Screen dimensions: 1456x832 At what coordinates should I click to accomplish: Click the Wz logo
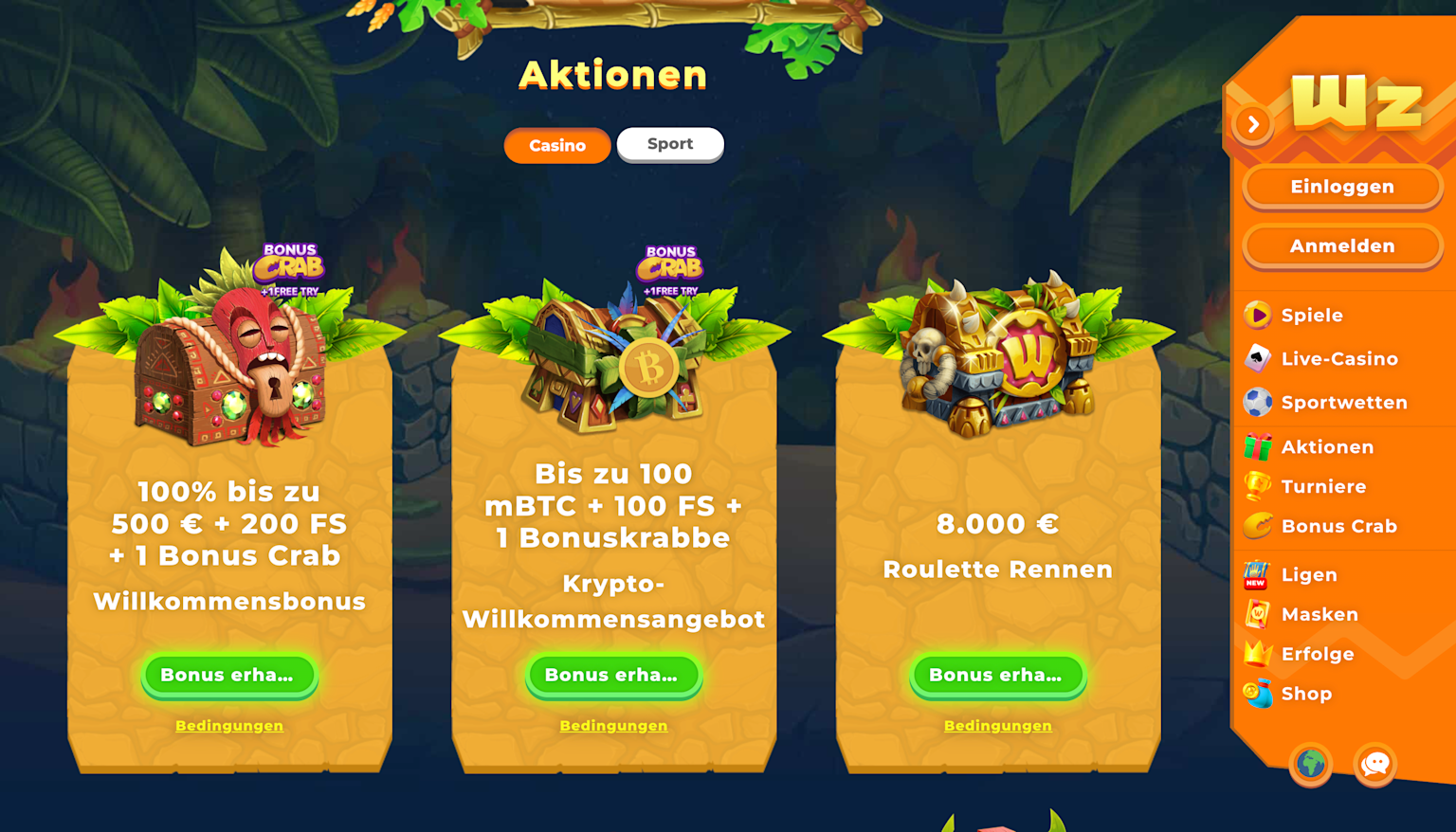coord(1359,101)
